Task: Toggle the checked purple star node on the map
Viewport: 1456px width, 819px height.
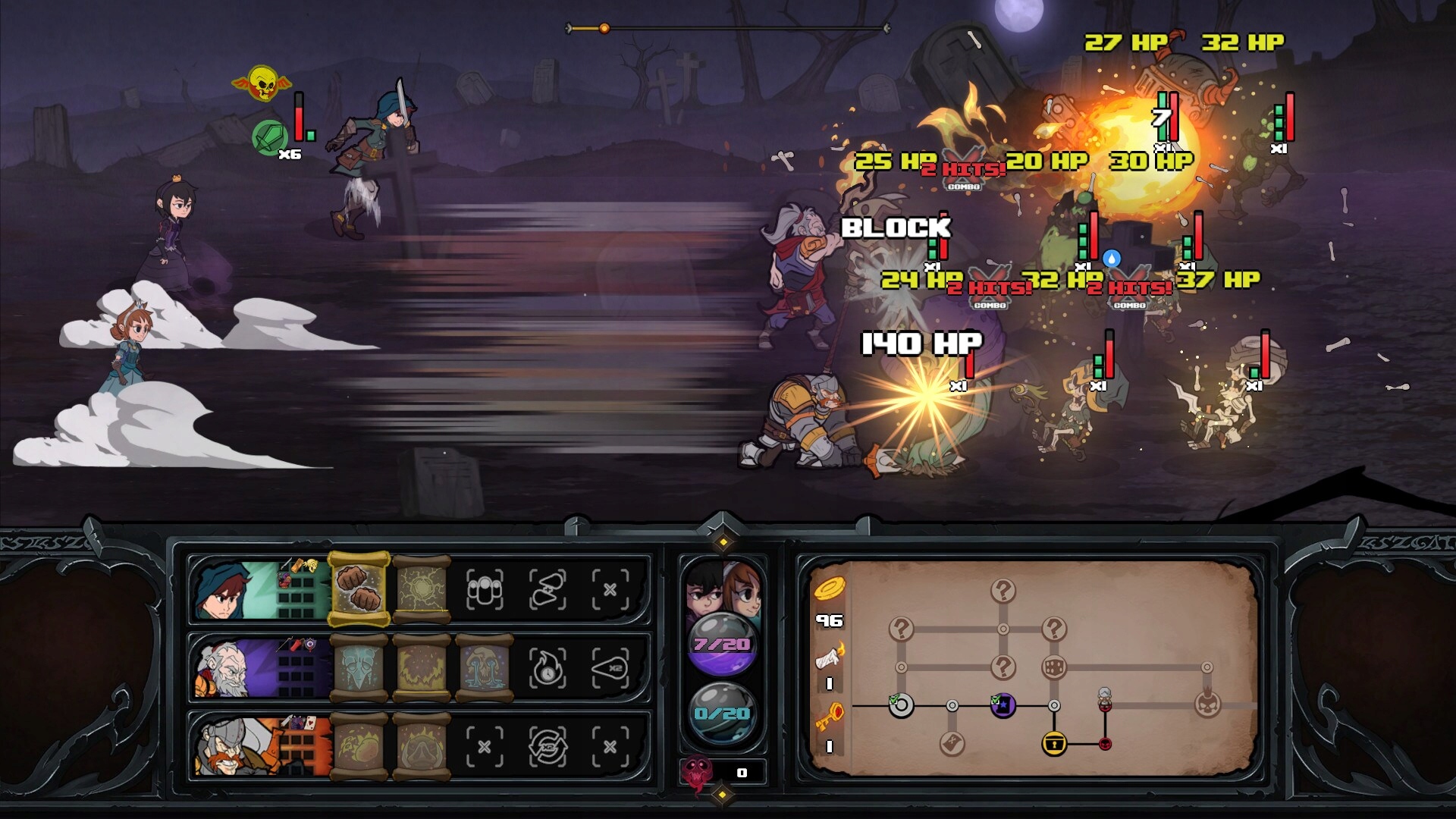Action: coord(1003,706)
